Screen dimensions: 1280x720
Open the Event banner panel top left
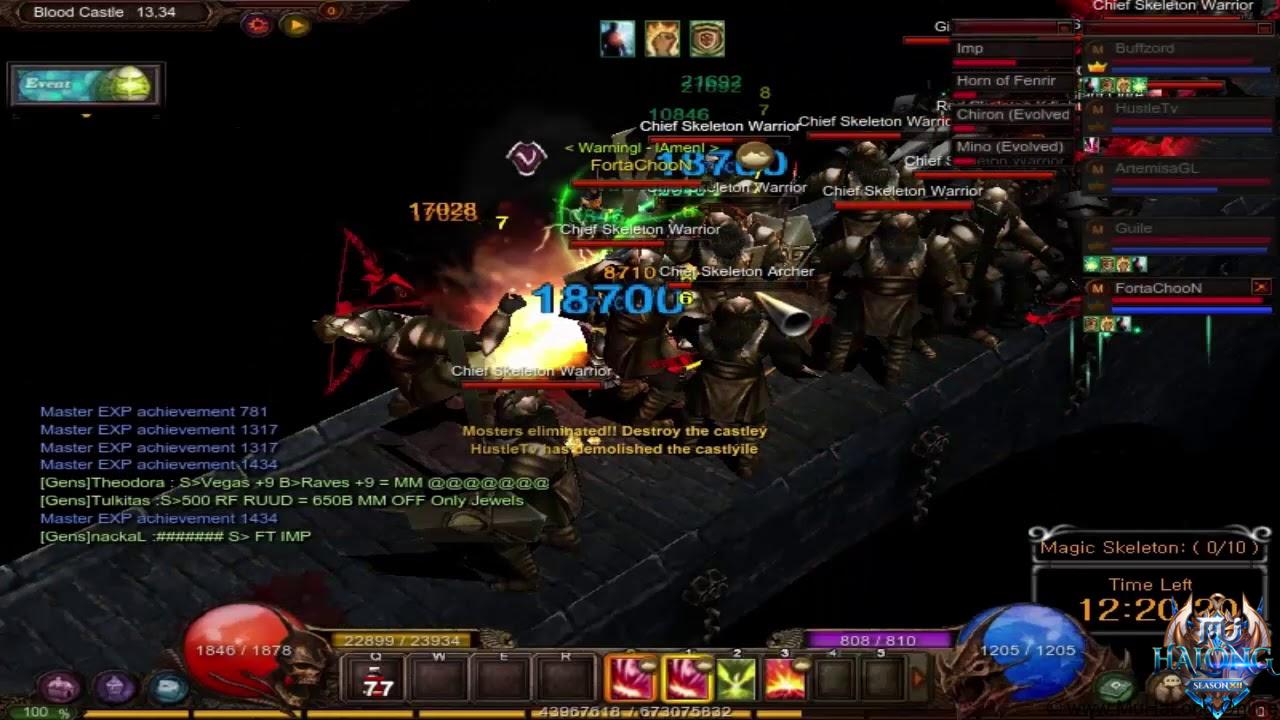85,85
